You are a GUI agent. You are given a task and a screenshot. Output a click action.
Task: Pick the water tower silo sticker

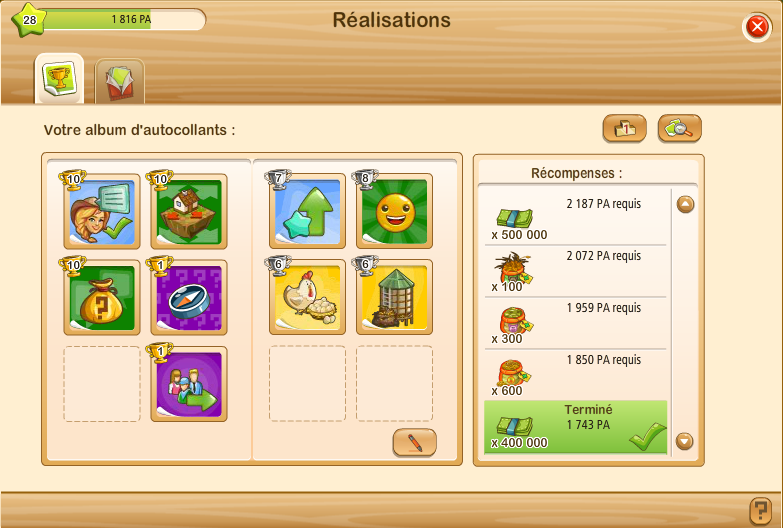point(394,297)
